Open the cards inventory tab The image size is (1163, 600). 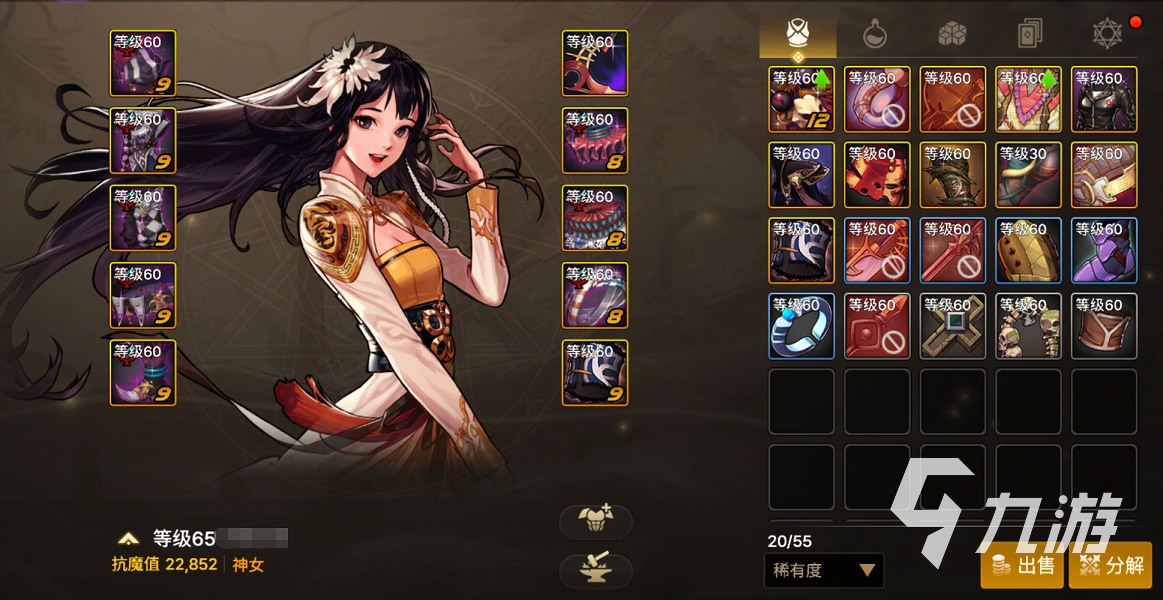click(x=1030, y=35)
